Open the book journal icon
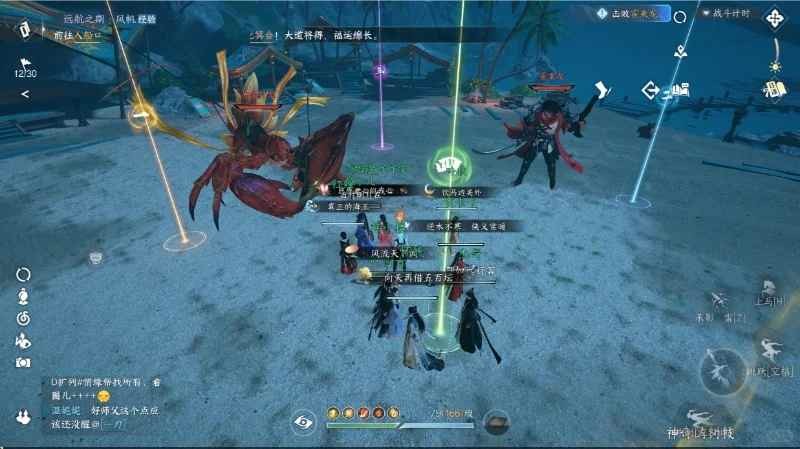800x449 pixels. [x=773, y=89]
